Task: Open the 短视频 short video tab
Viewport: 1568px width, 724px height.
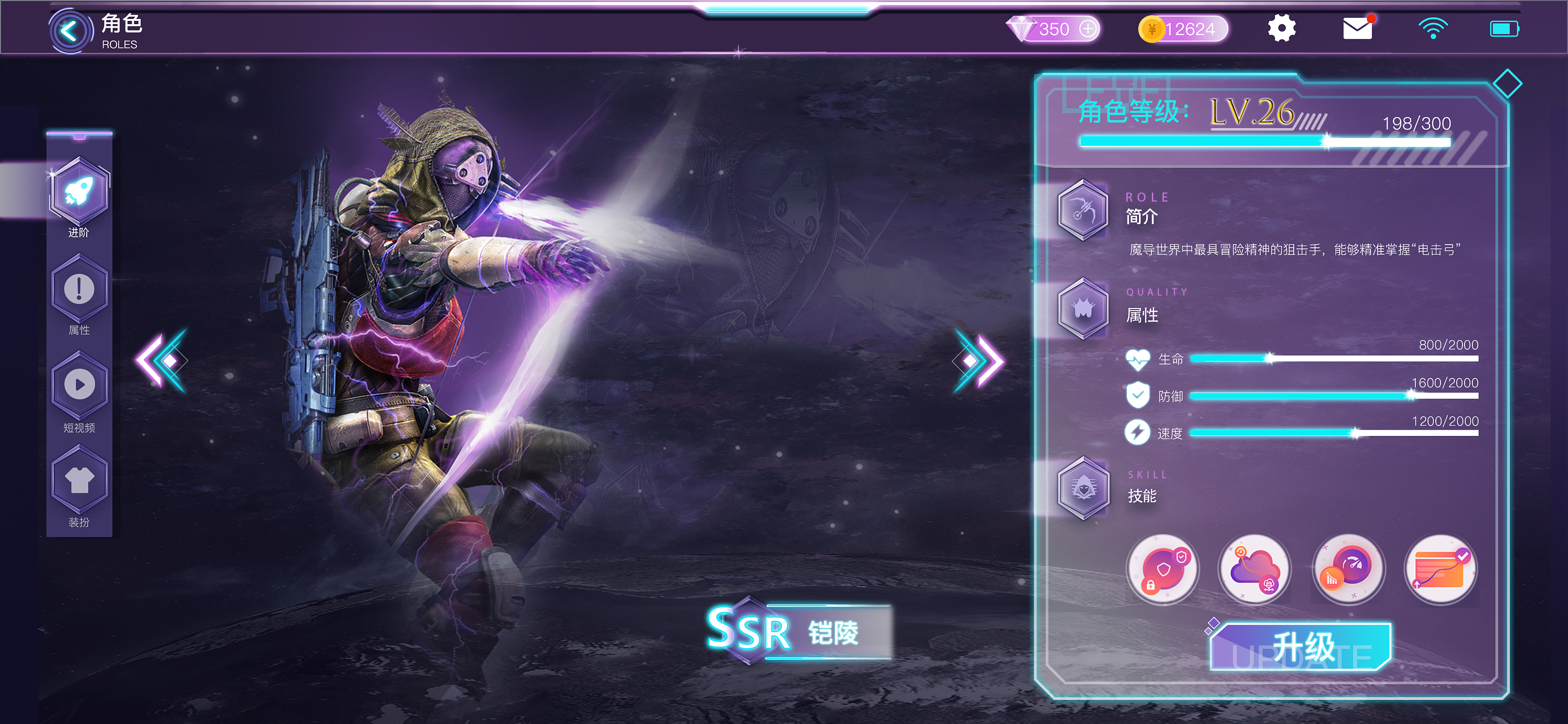Action: tap(79, 385)
